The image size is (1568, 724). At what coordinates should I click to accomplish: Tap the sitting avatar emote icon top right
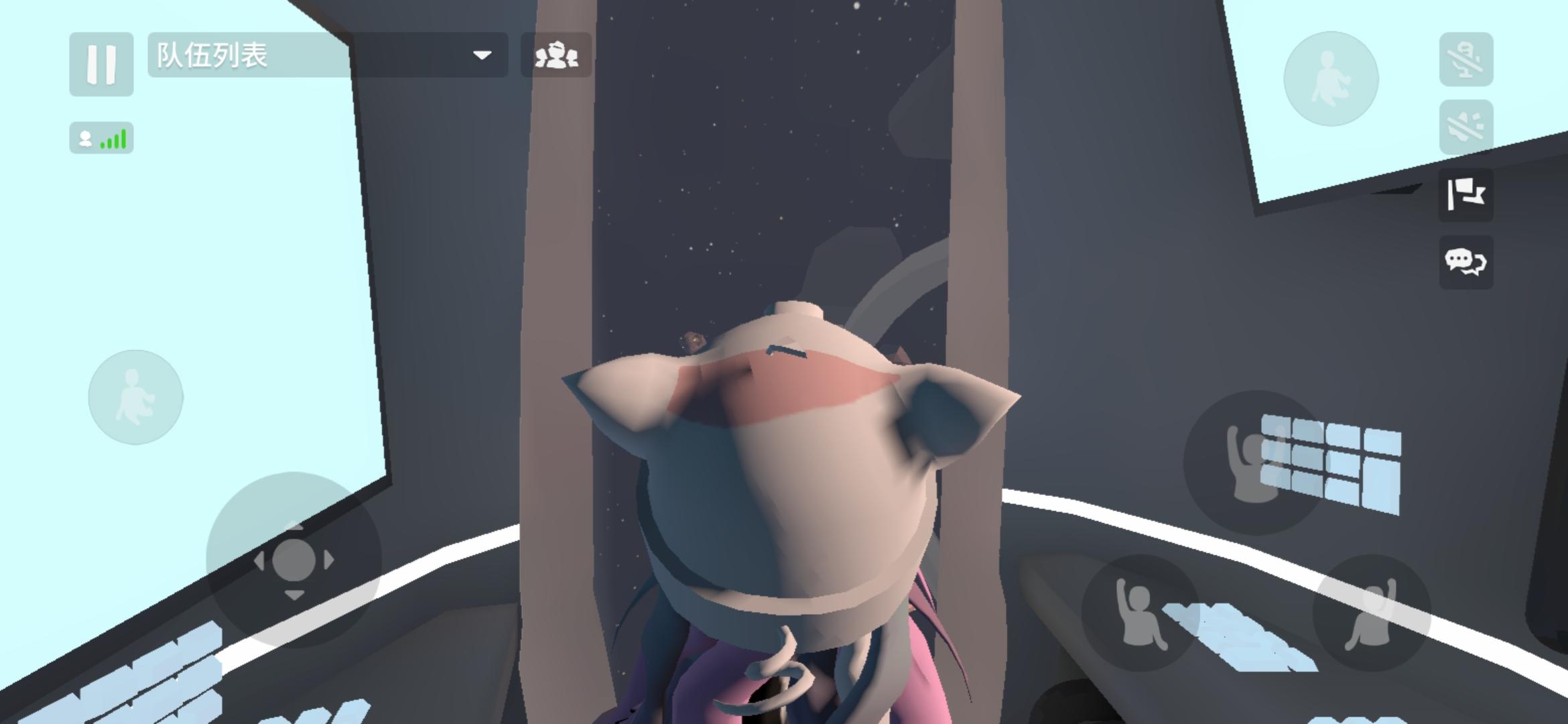[x=1333, y=79]
